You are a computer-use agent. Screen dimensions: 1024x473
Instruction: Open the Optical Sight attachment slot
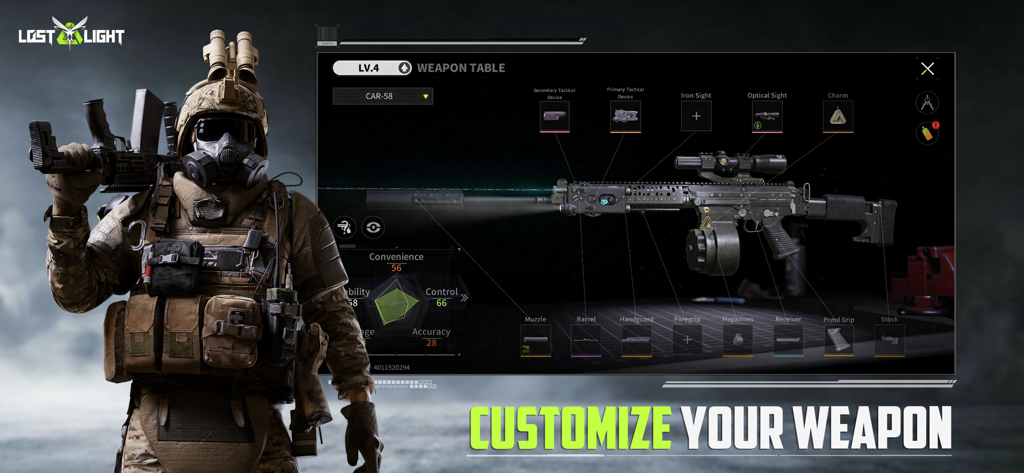pyautogui.click(x=767, y=116)
